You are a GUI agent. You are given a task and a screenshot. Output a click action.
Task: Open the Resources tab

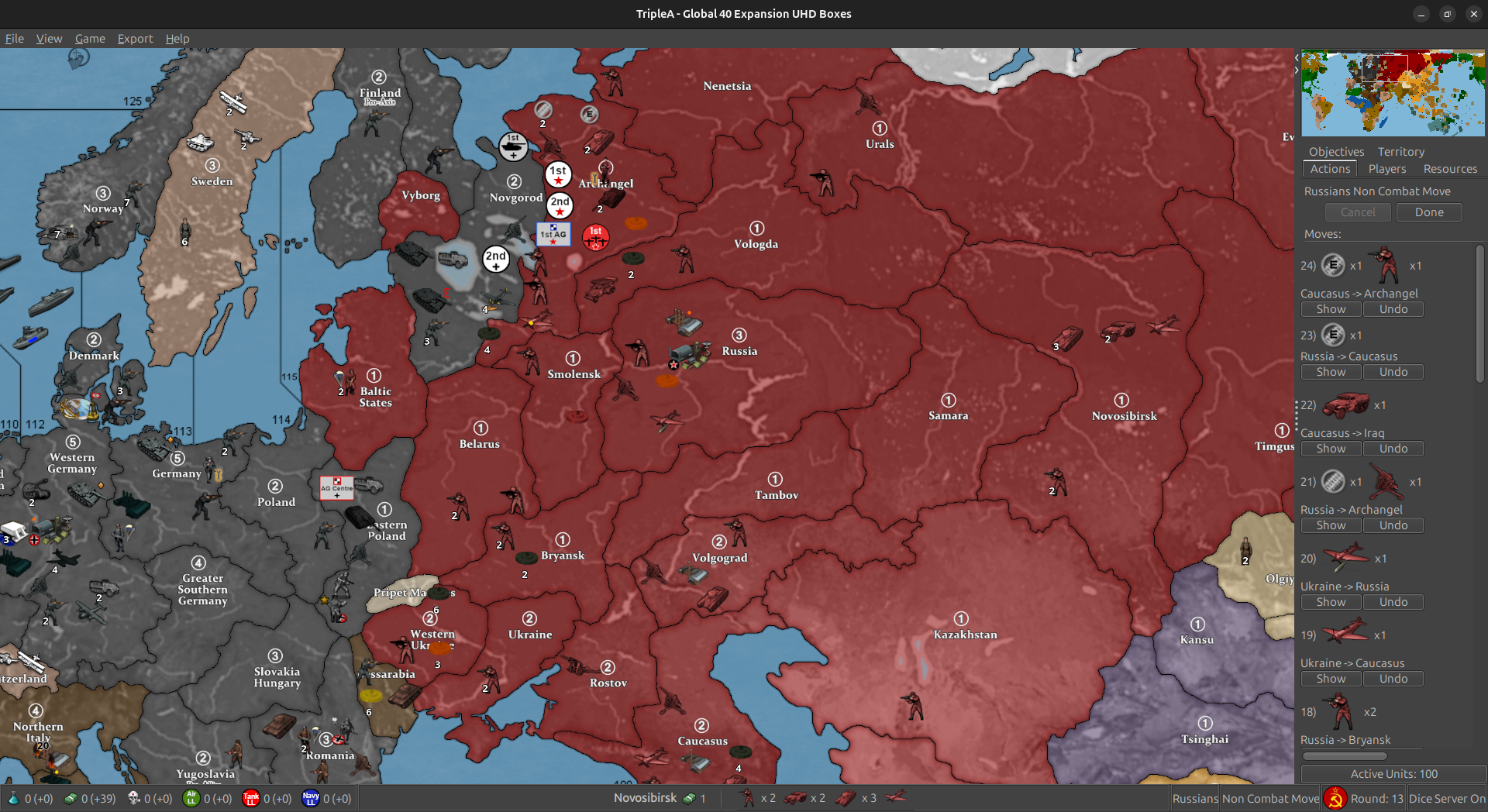click(x=1449, y=169)
